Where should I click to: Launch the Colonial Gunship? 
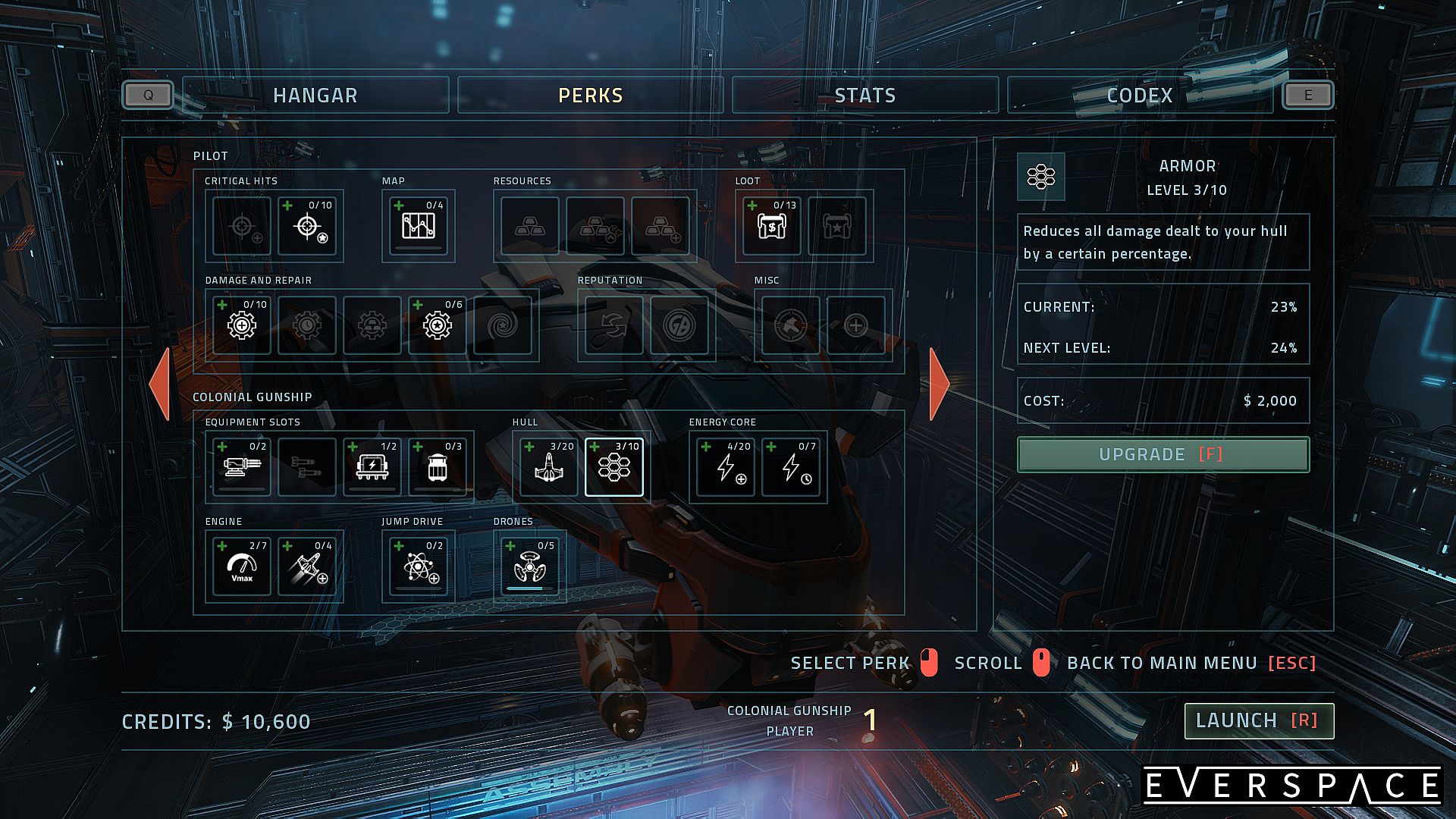pos(1258,720)
